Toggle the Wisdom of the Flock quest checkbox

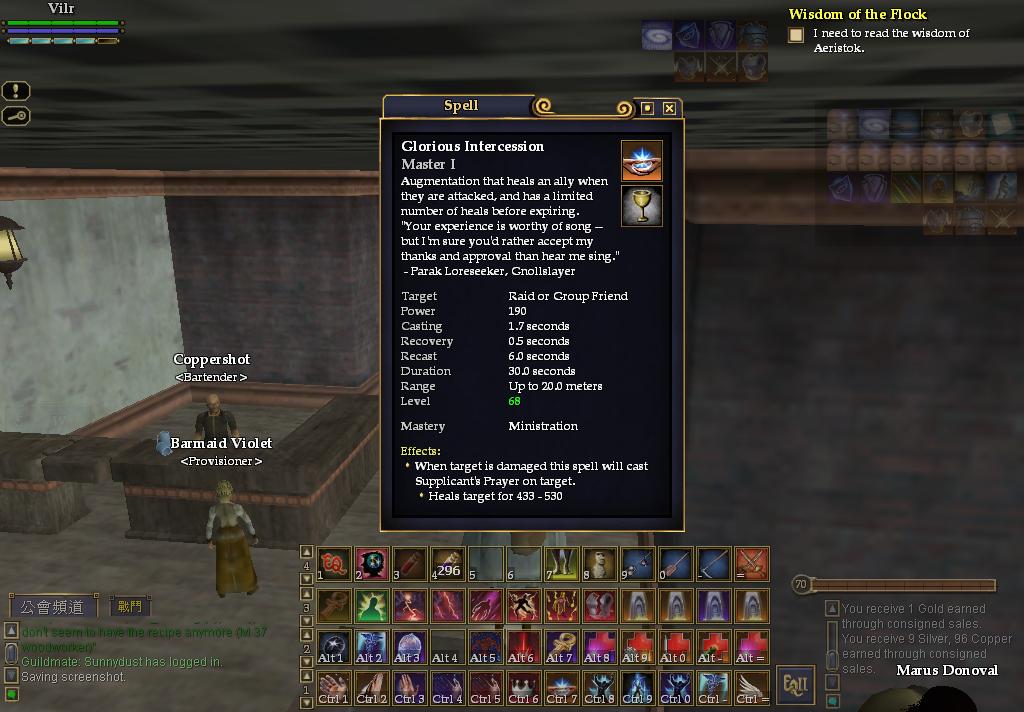coord(796,35)
